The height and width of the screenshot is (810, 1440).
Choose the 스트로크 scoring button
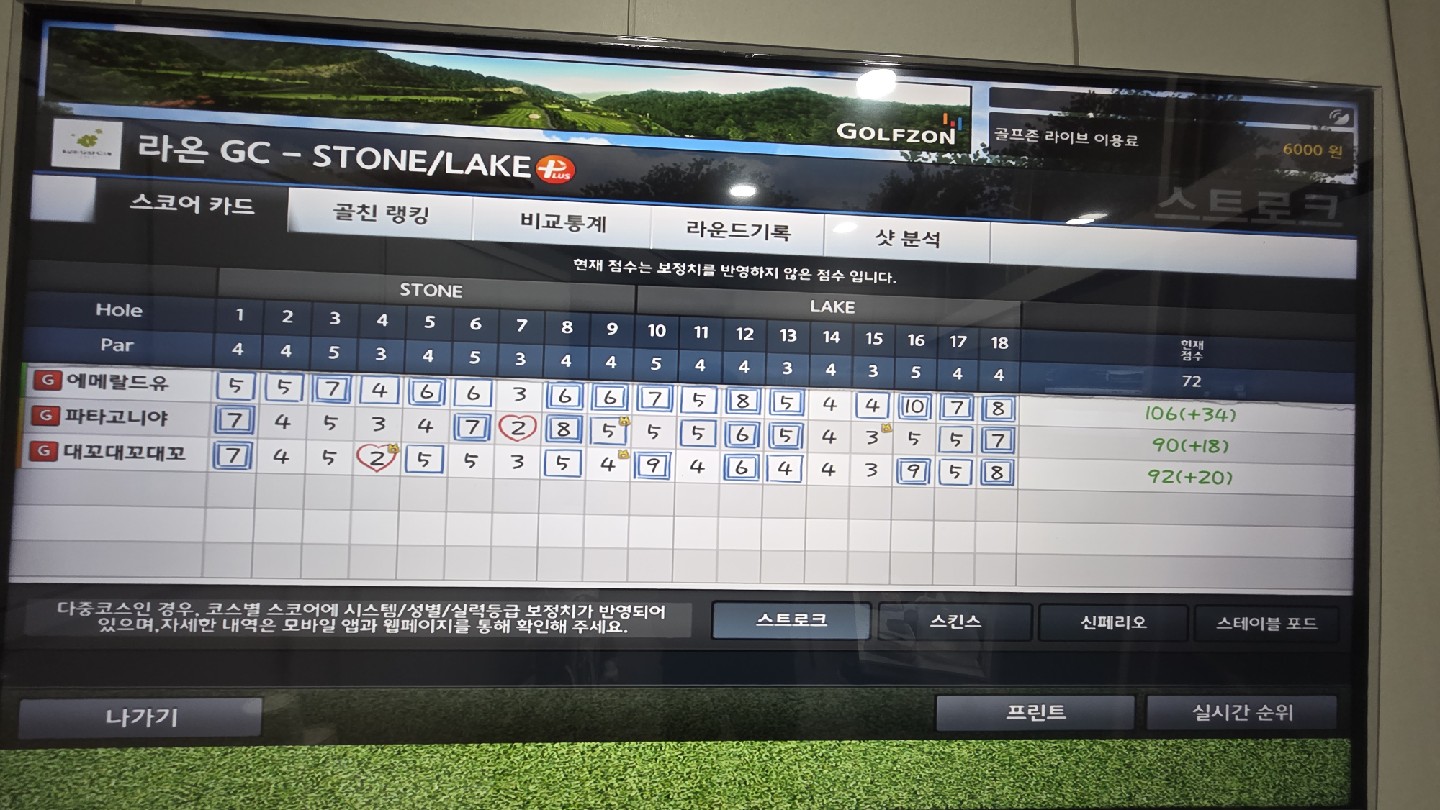(x=791, y=620)
